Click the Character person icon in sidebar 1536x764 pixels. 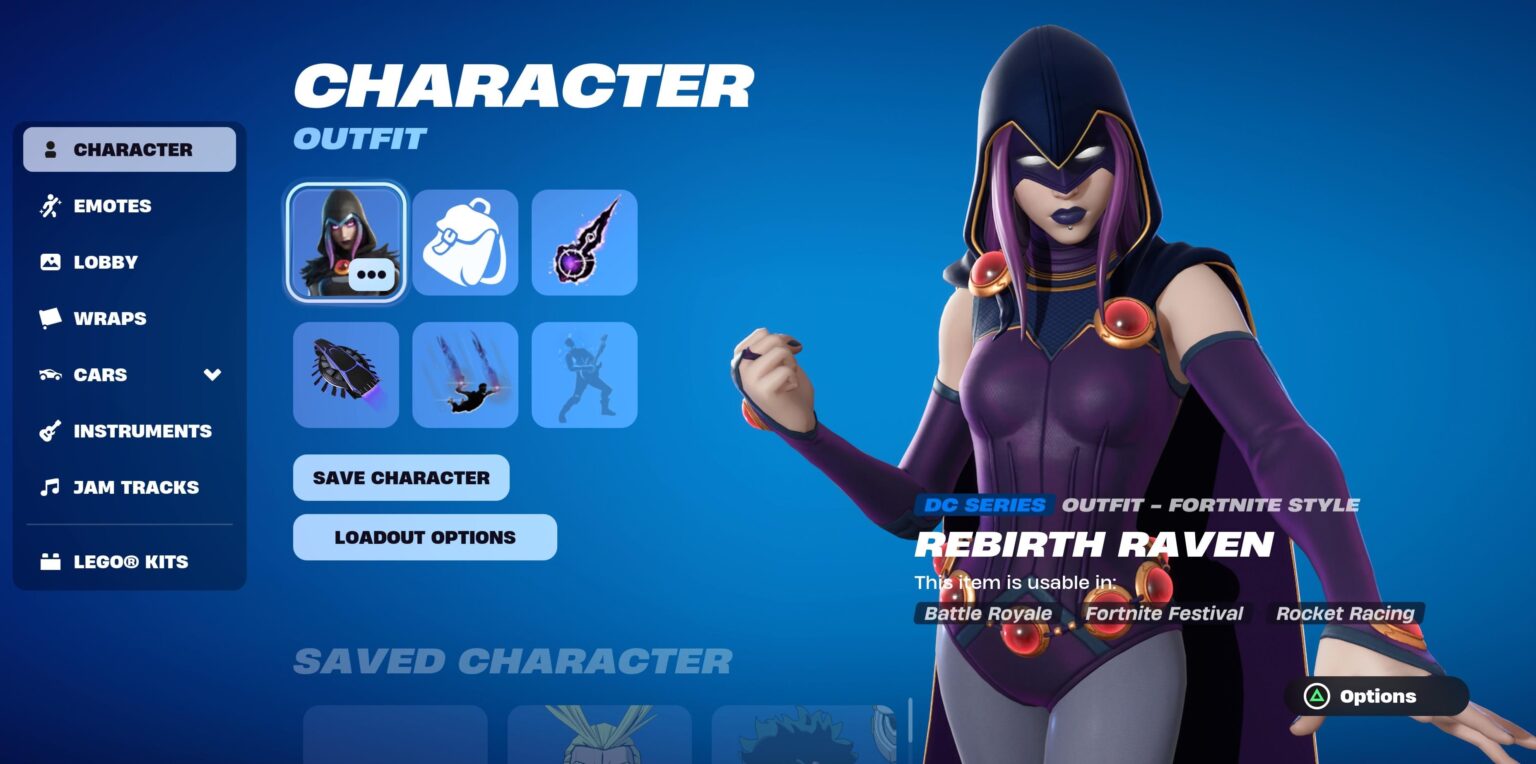point(49,149)
